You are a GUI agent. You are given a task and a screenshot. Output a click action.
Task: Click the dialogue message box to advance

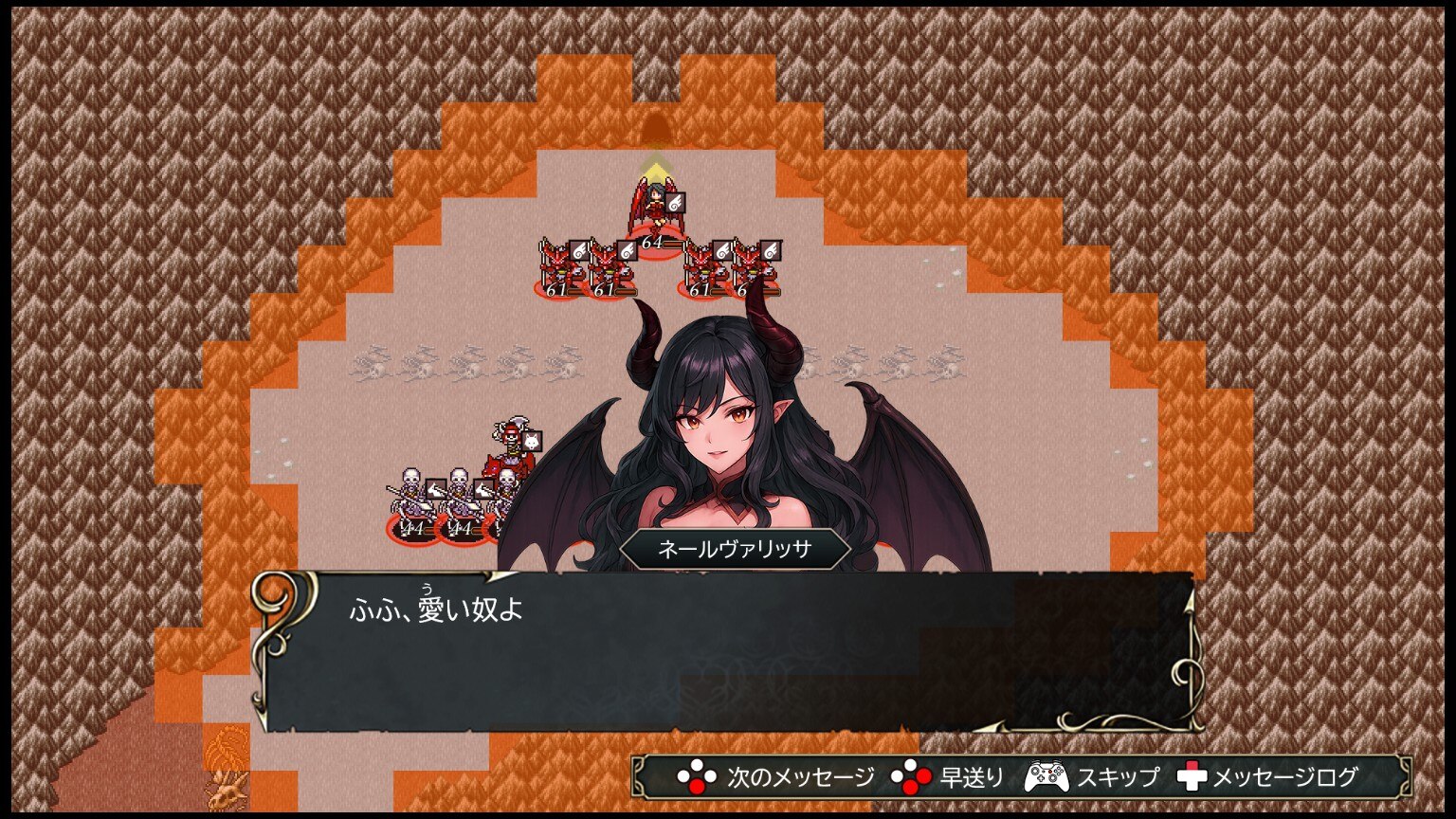(726, 652)
